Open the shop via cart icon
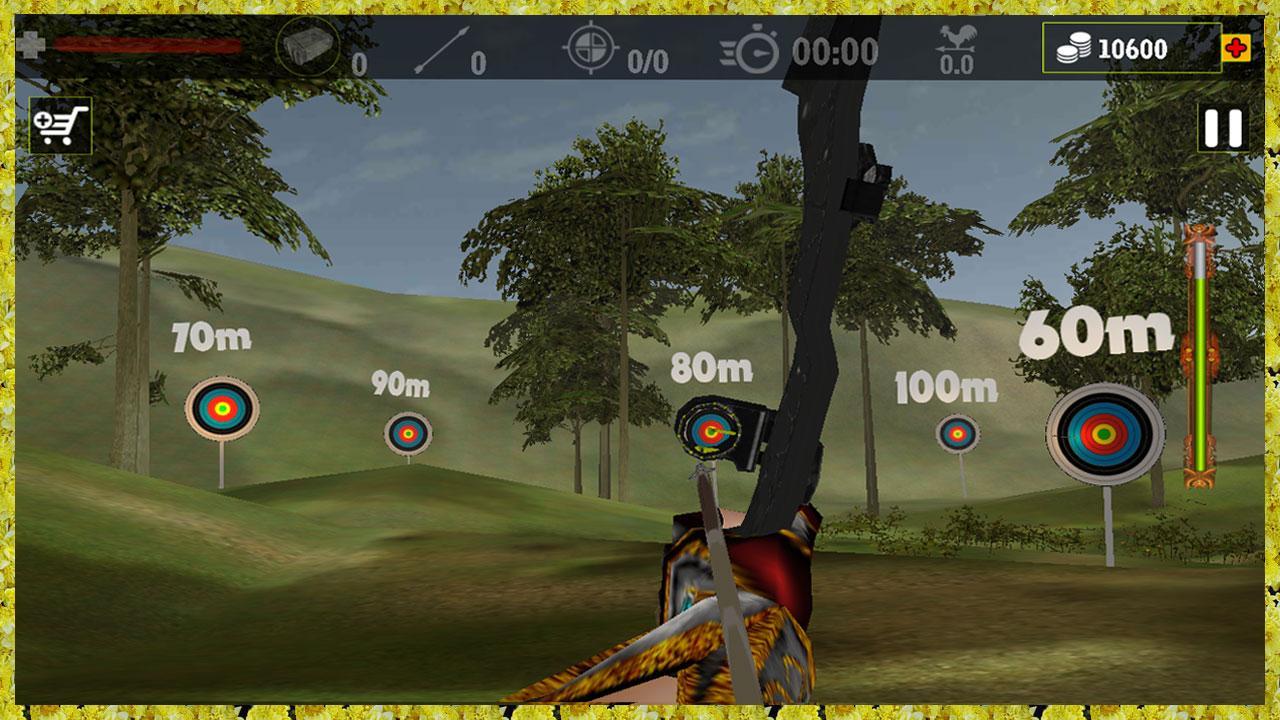 [62, 124]
